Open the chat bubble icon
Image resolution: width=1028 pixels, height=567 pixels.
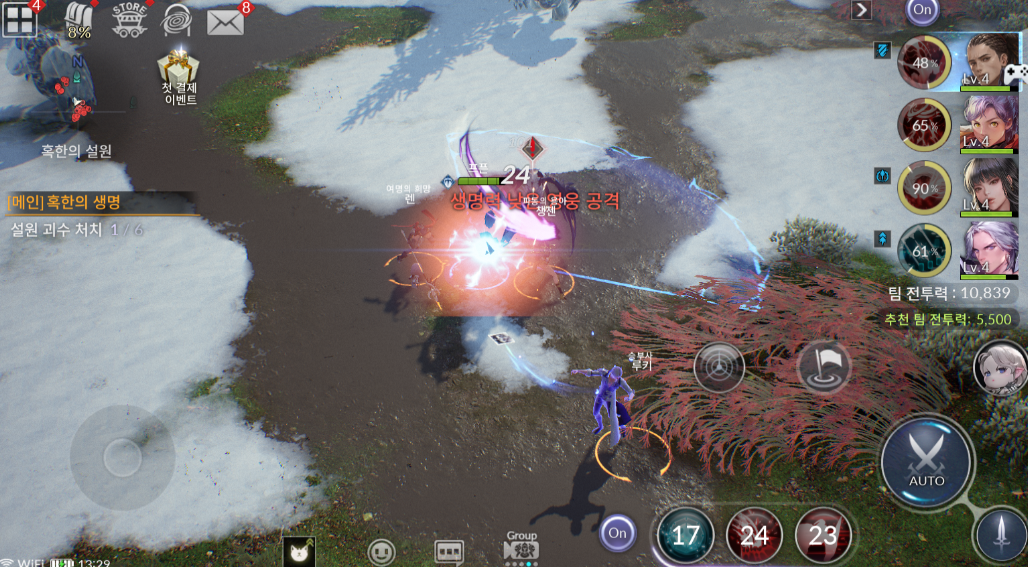pos(449,551)
